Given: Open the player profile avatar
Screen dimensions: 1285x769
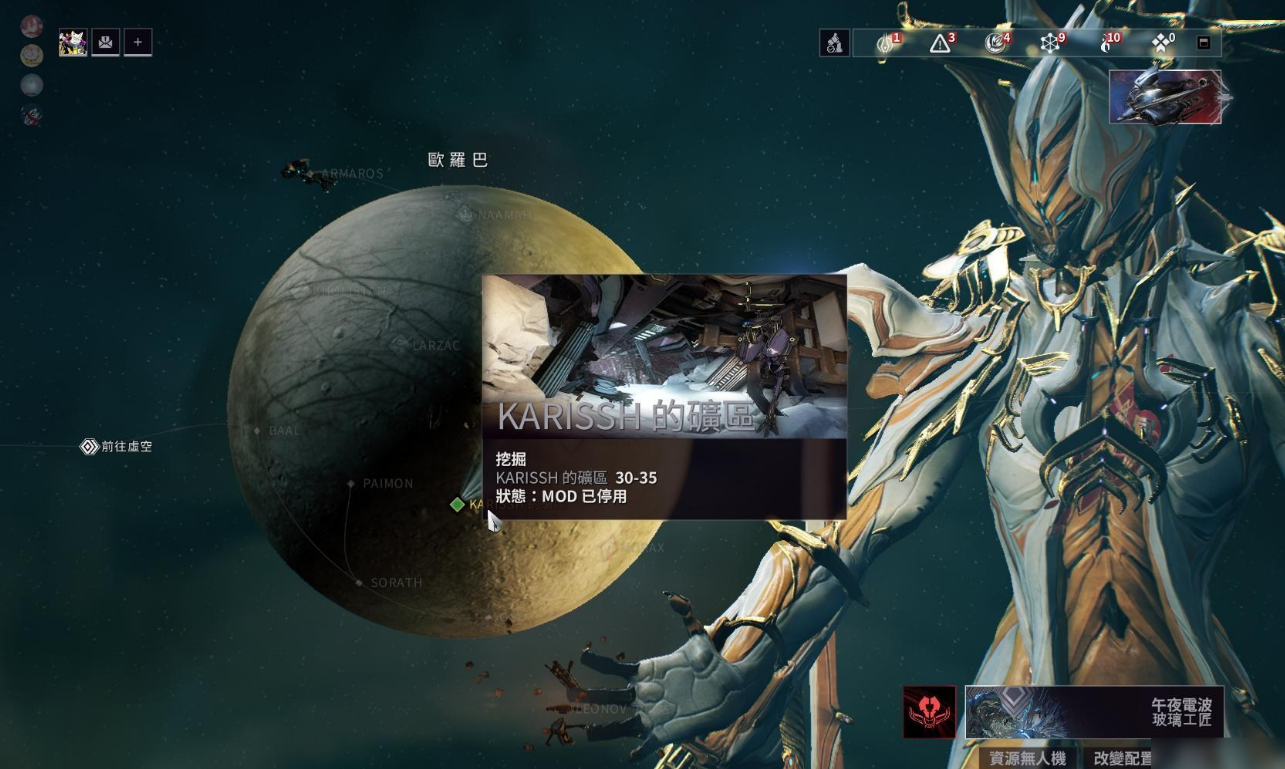Looking at the screenshot, I should click(x=73, y=42).
